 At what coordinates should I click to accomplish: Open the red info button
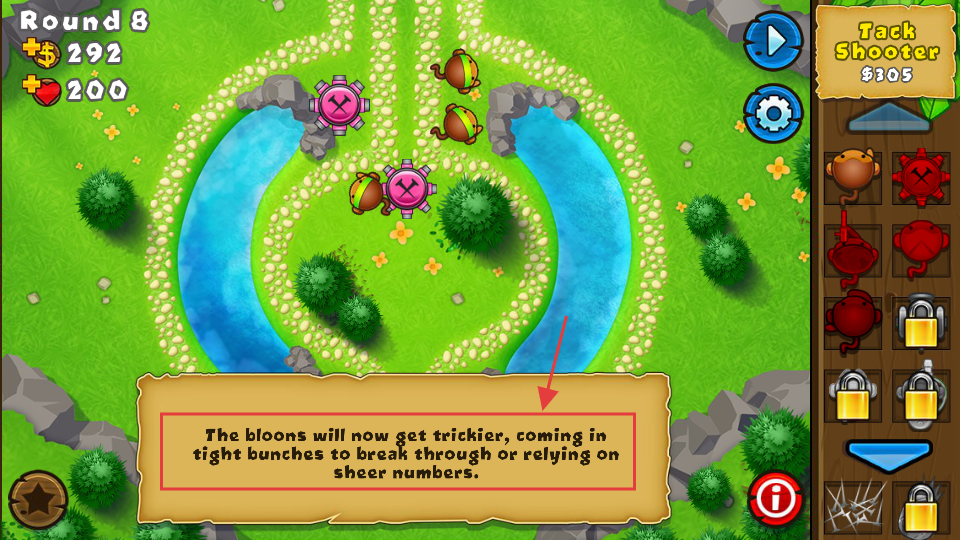(x=775, y=497)
